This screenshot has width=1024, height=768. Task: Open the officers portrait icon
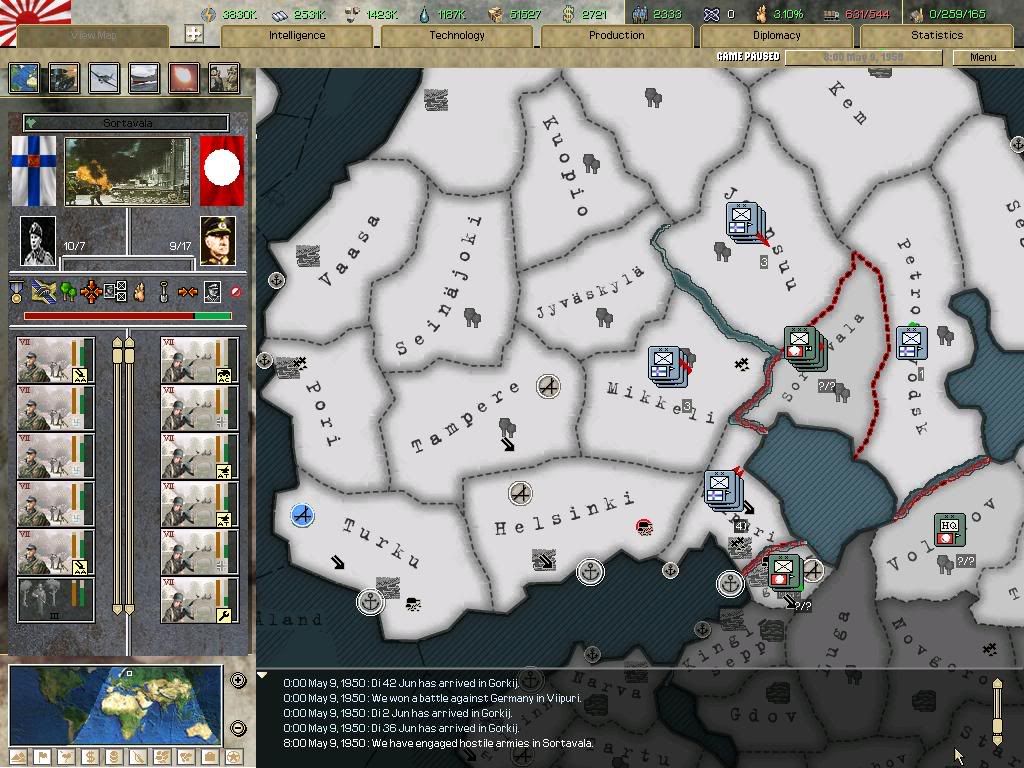pyautogui.click(x=223, y=78)
